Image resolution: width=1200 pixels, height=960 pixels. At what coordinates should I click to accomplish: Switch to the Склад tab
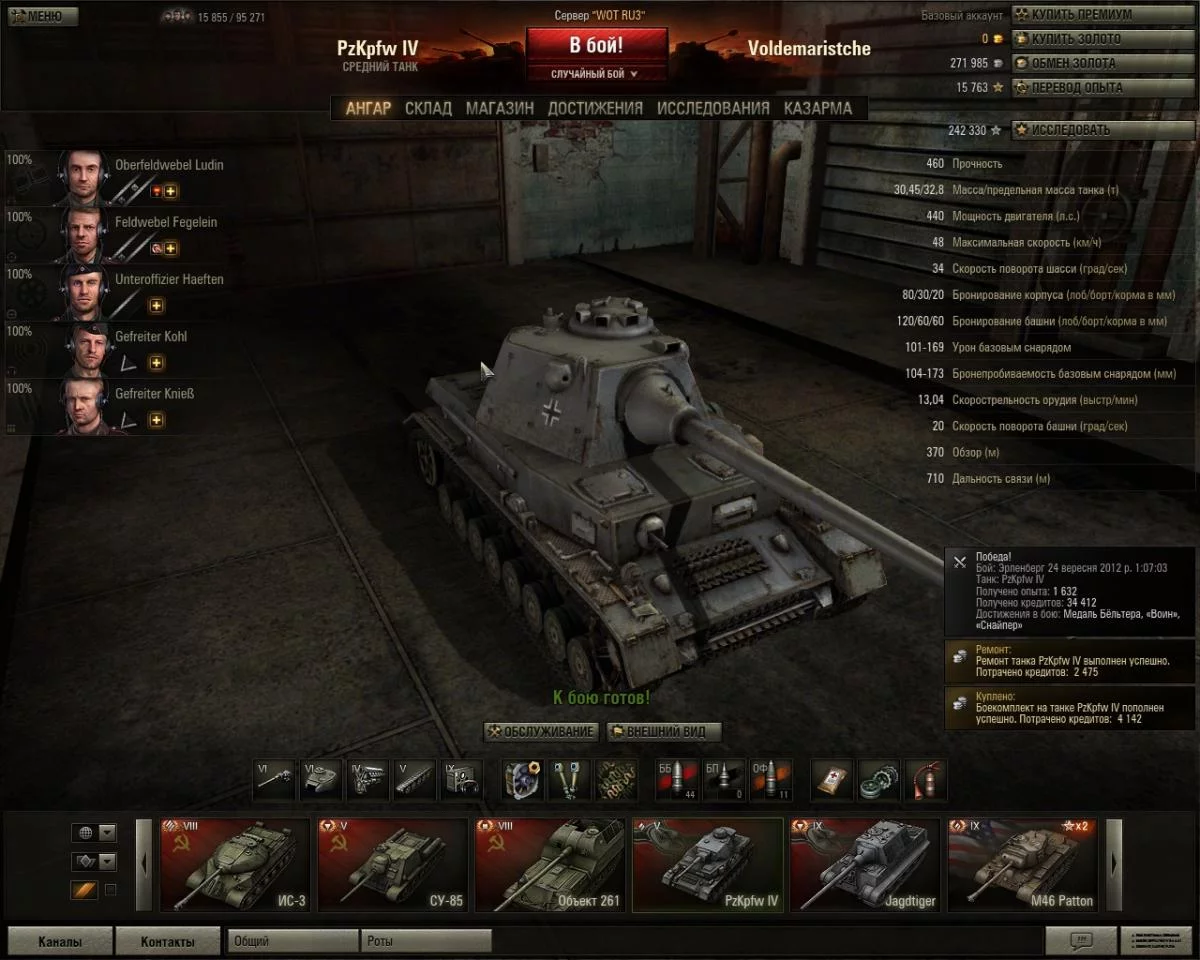coord(428,108)
